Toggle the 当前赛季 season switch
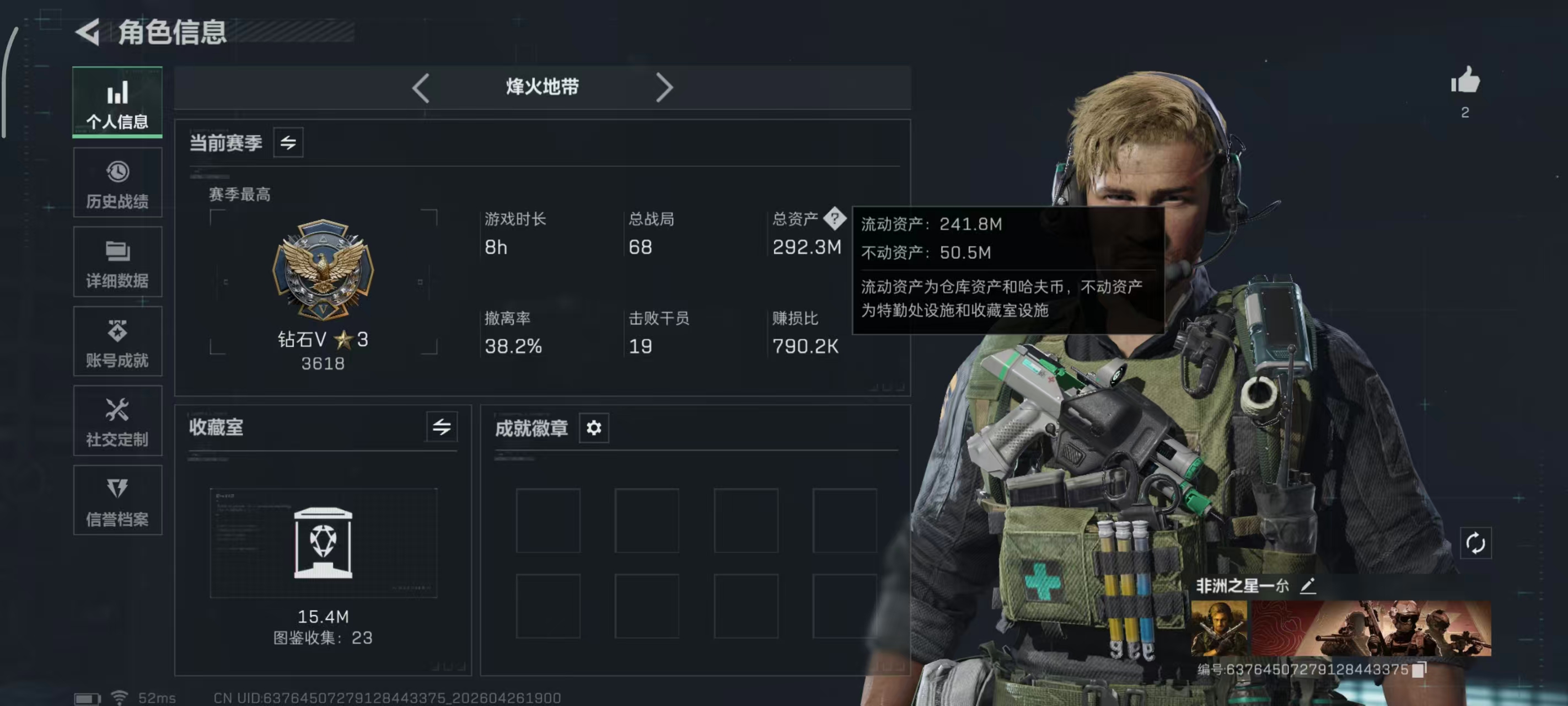This screenshot has width=1568, height=706. point(288,143)
